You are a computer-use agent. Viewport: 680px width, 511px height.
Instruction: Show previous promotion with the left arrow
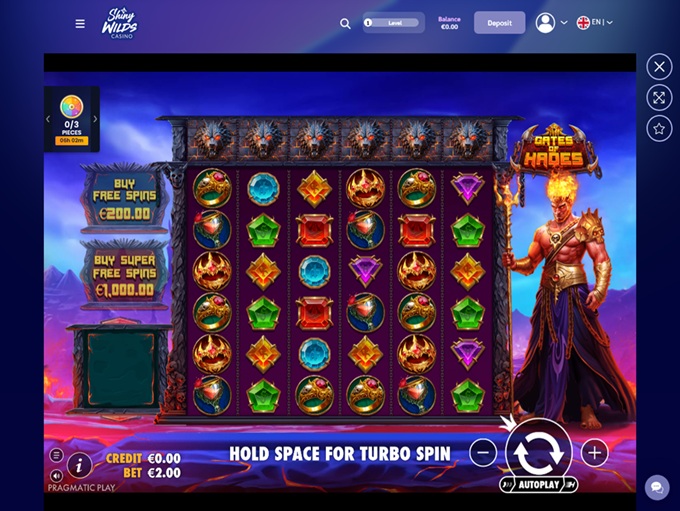click(x=48, y=119)
